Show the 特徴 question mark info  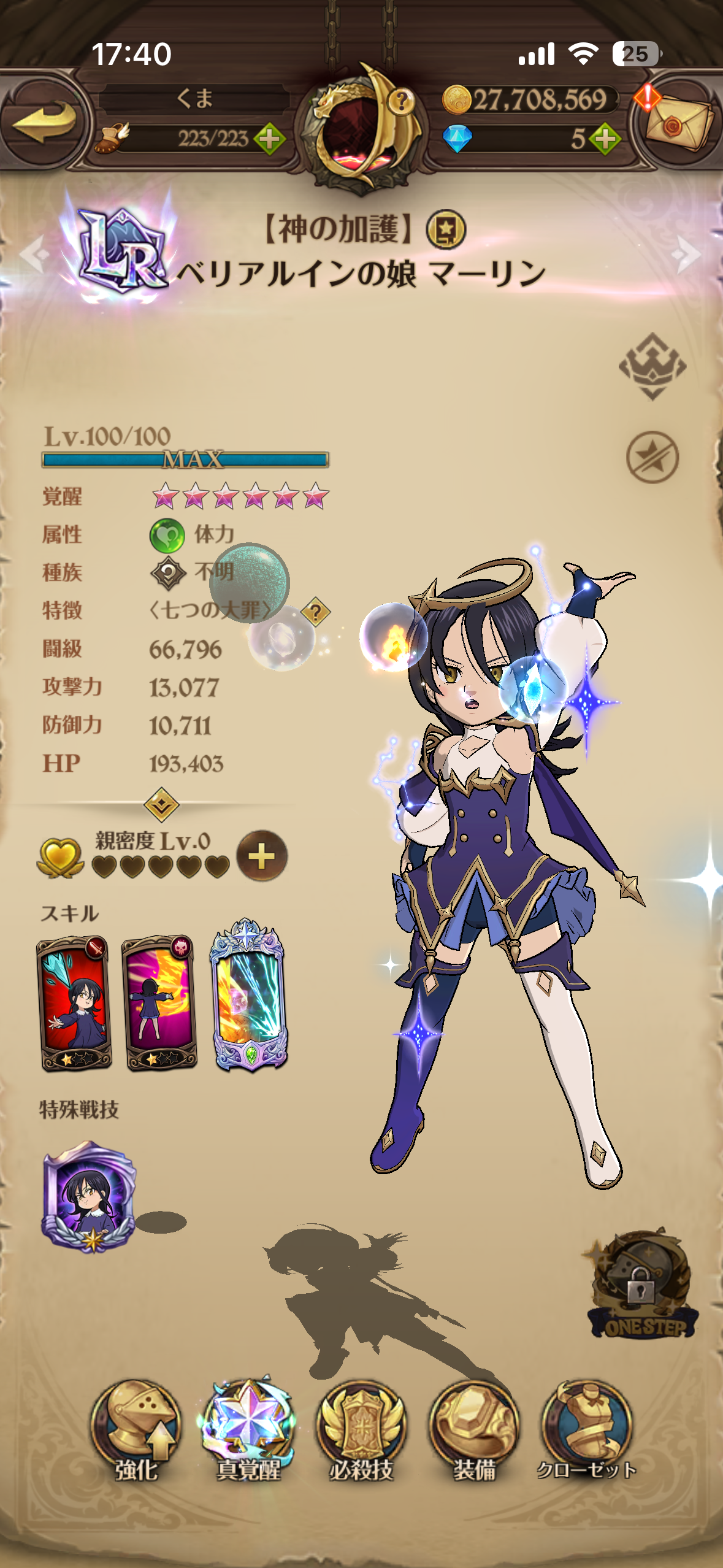point(315,612)
